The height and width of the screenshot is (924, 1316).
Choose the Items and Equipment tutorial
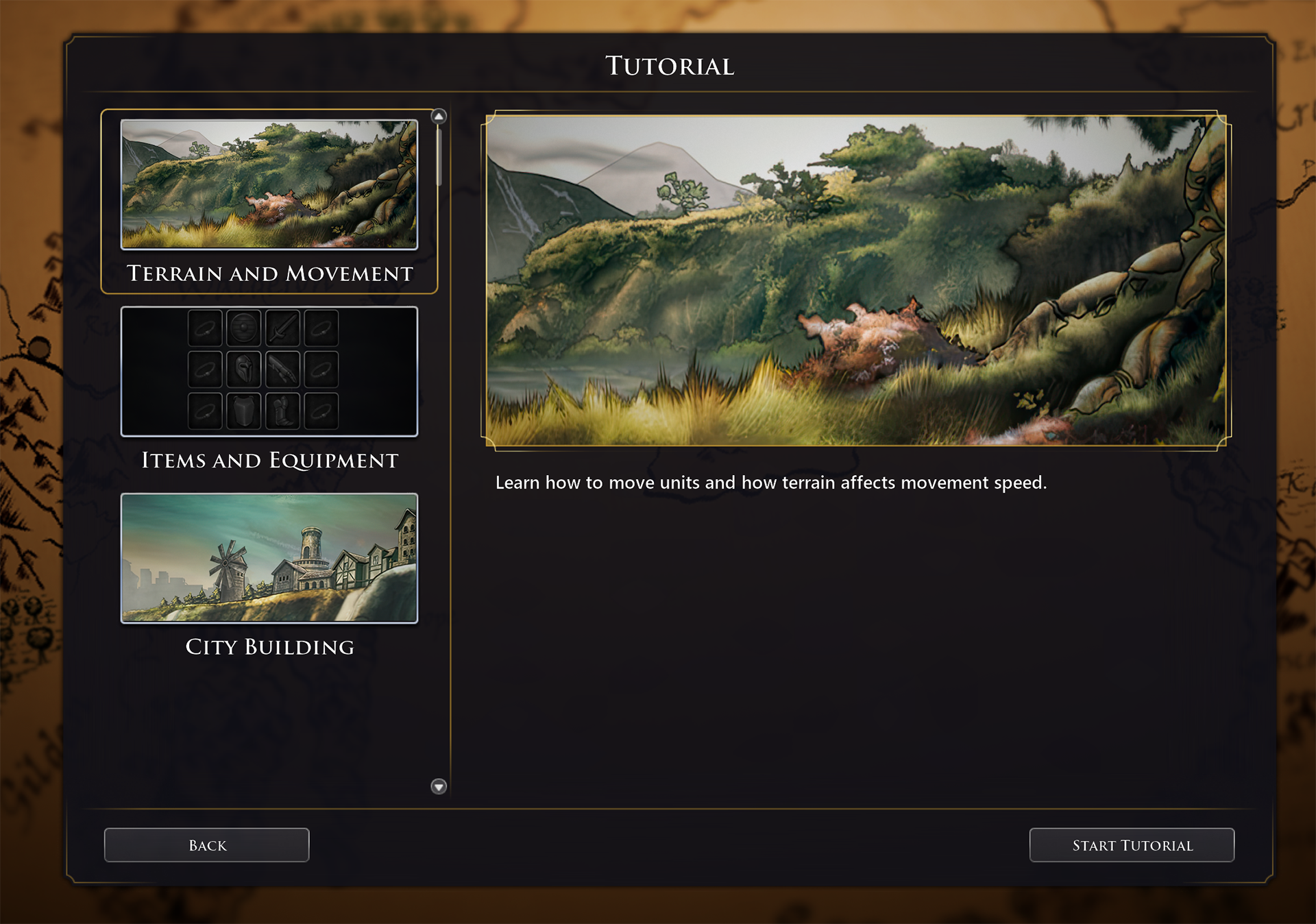click(269, 388)
